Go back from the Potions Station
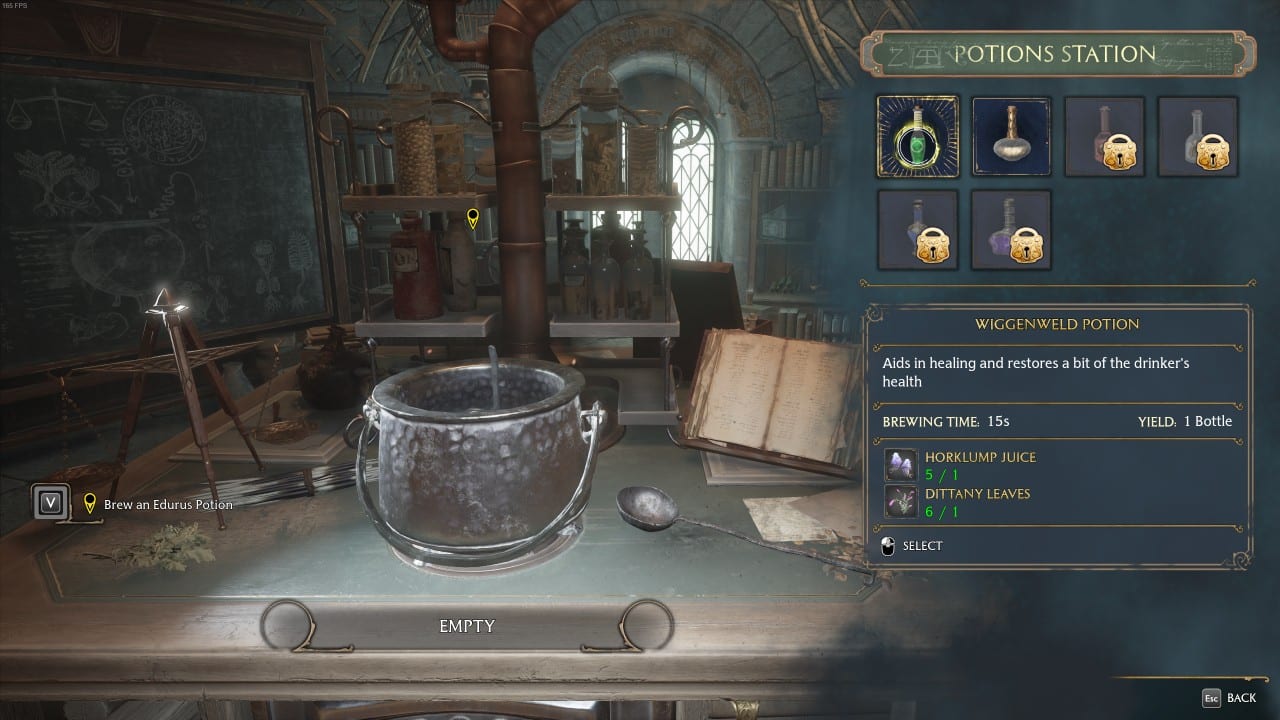Image resolution: width=1280 pixels, height=720 pixels. (1229, 697)
